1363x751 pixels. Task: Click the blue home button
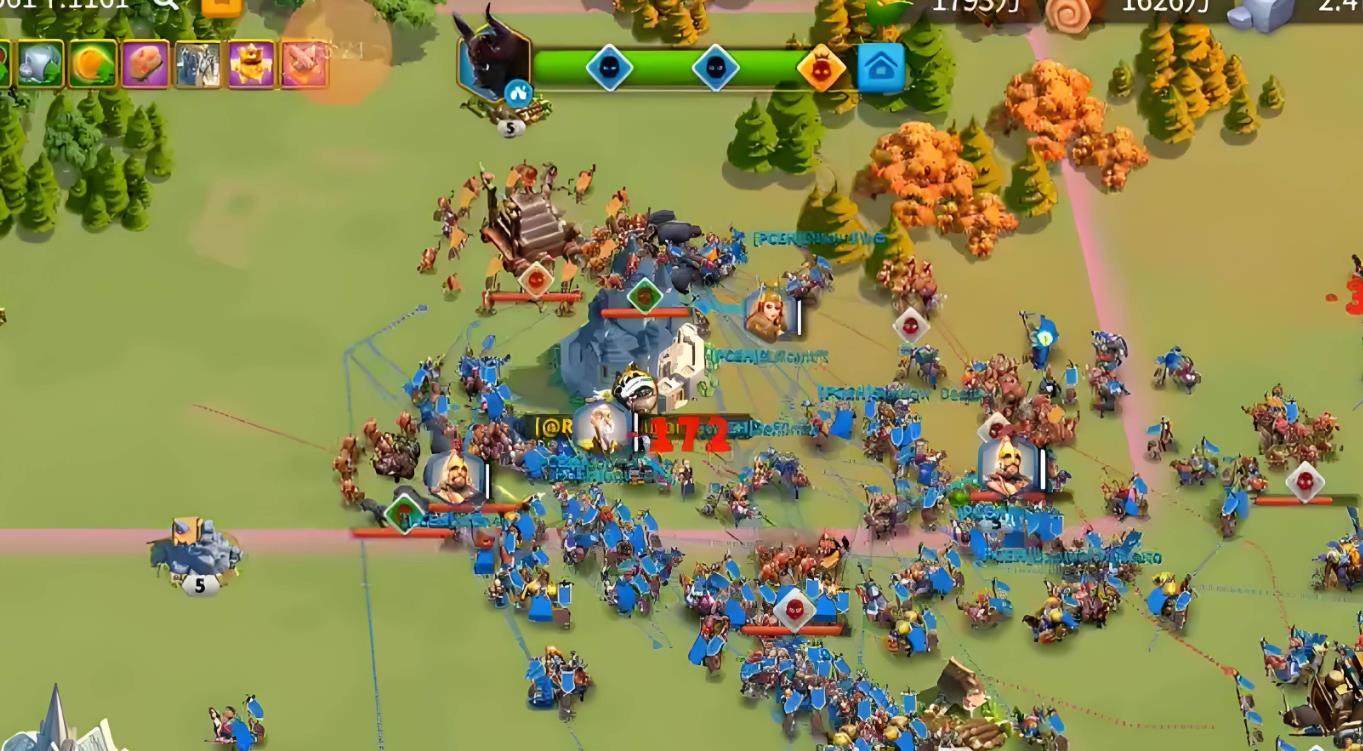(881, 68)
